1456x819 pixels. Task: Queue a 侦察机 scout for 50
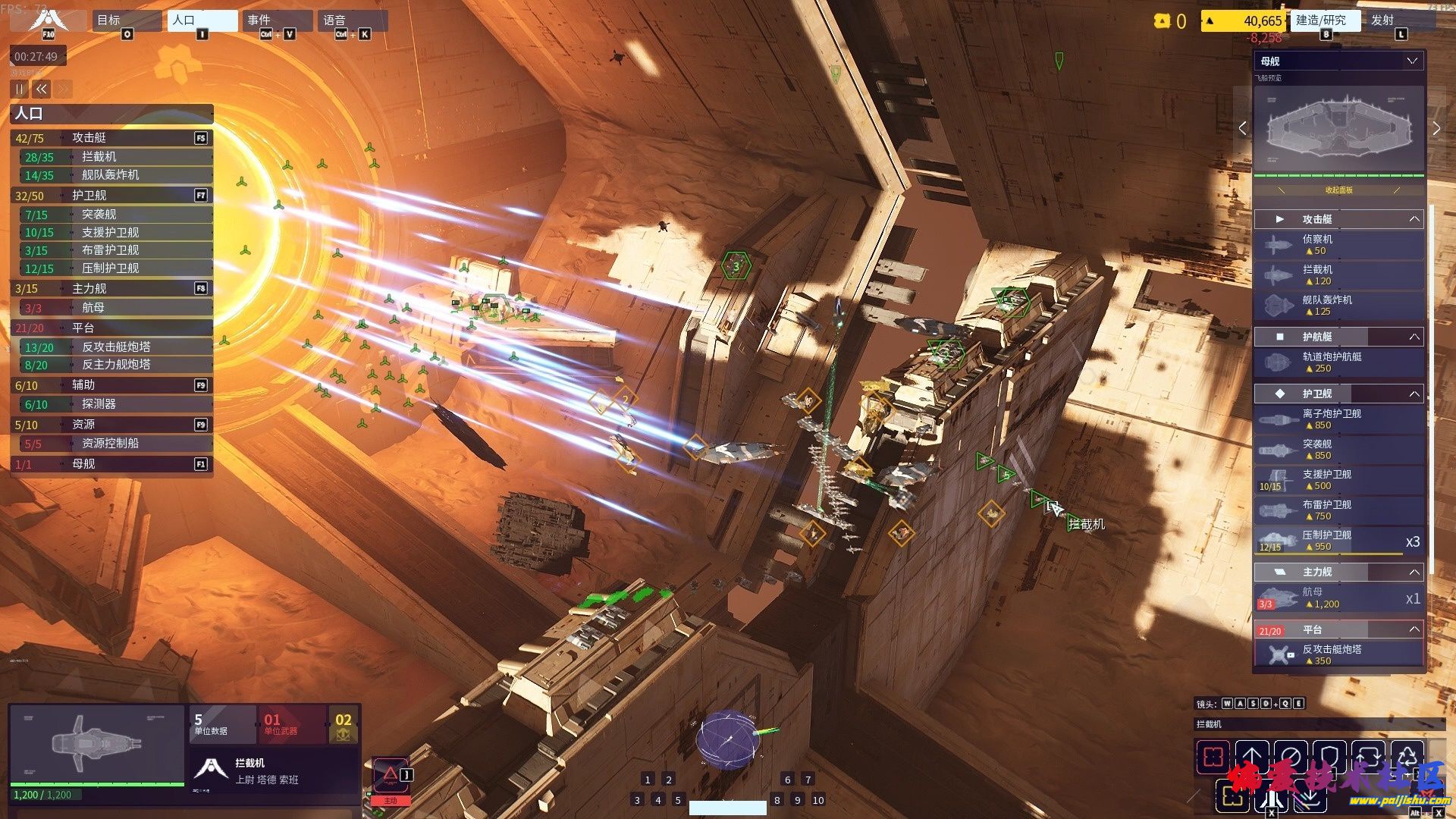click(x=1339, y=245)
